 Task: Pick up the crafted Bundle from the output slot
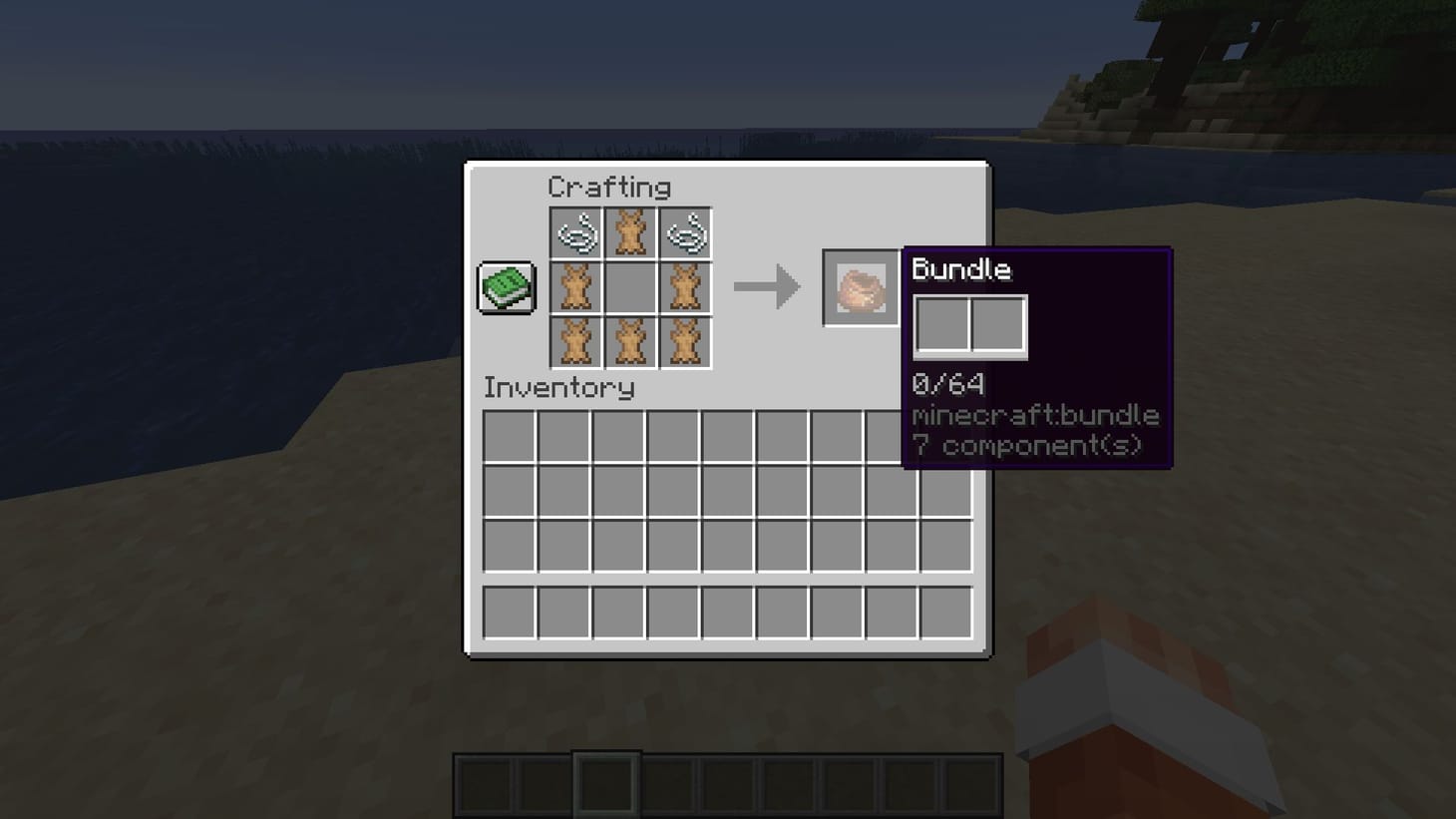(x=860, y=288)
